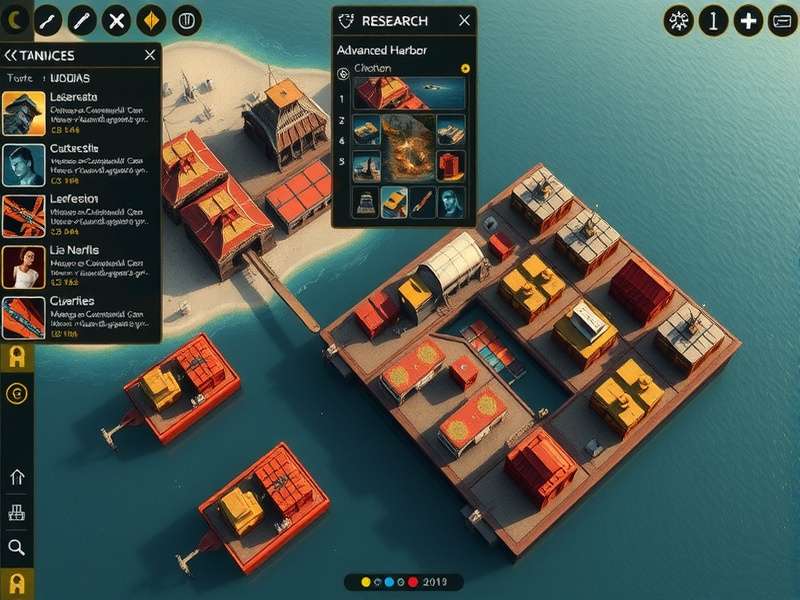Activate the orange diamond toolbar button
Screen dimensions: 800x600
click(151, 19)
